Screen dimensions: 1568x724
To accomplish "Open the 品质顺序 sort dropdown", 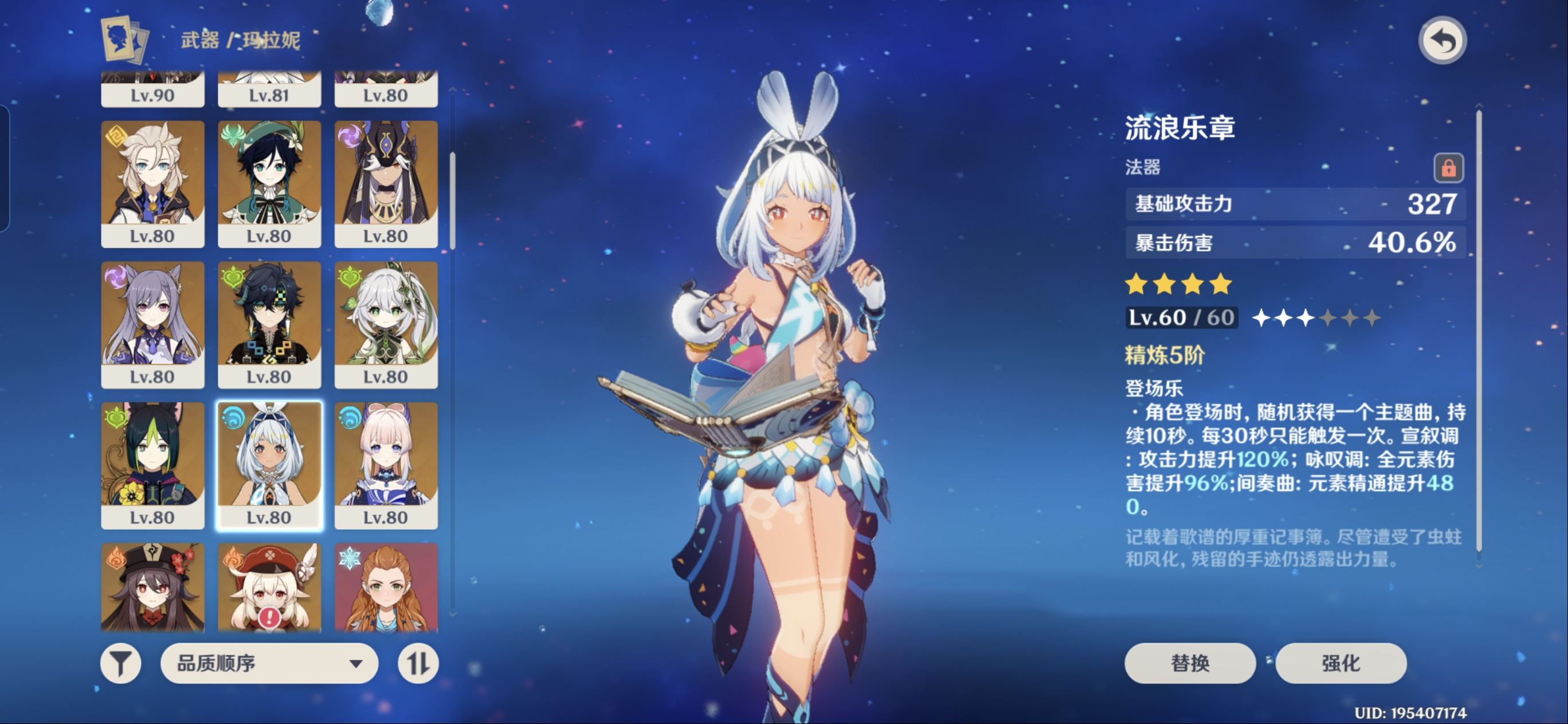I will 269,663.
